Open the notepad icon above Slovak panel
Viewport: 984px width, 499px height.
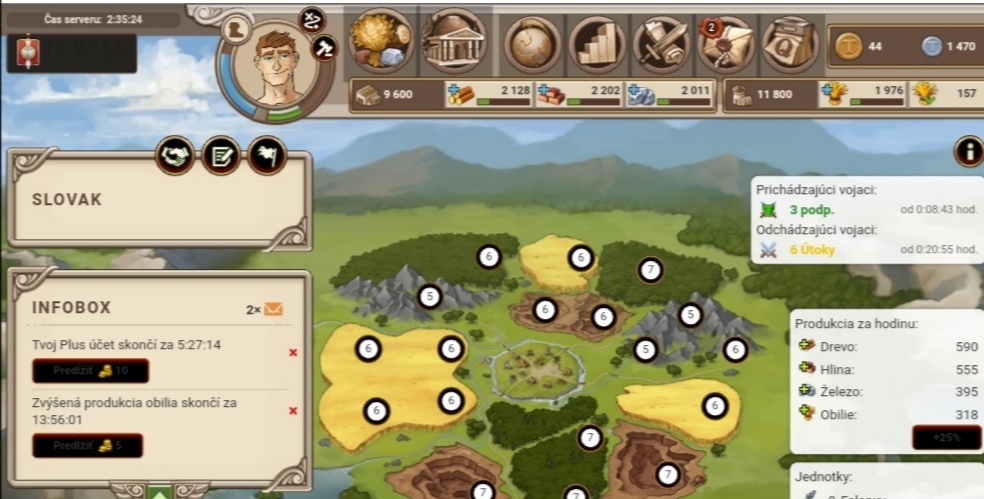click(221, 155)
